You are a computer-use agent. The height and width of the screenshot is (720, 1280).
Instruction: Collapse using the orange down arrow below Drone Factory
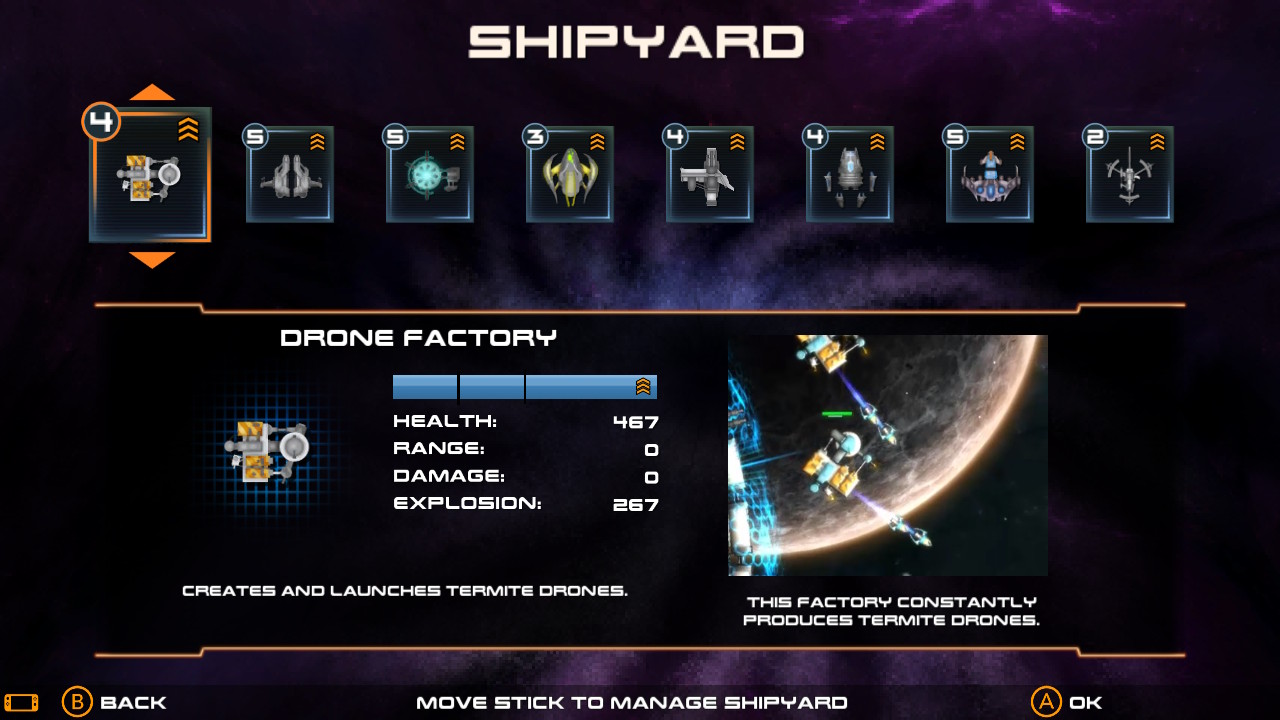tap(150, 260)
